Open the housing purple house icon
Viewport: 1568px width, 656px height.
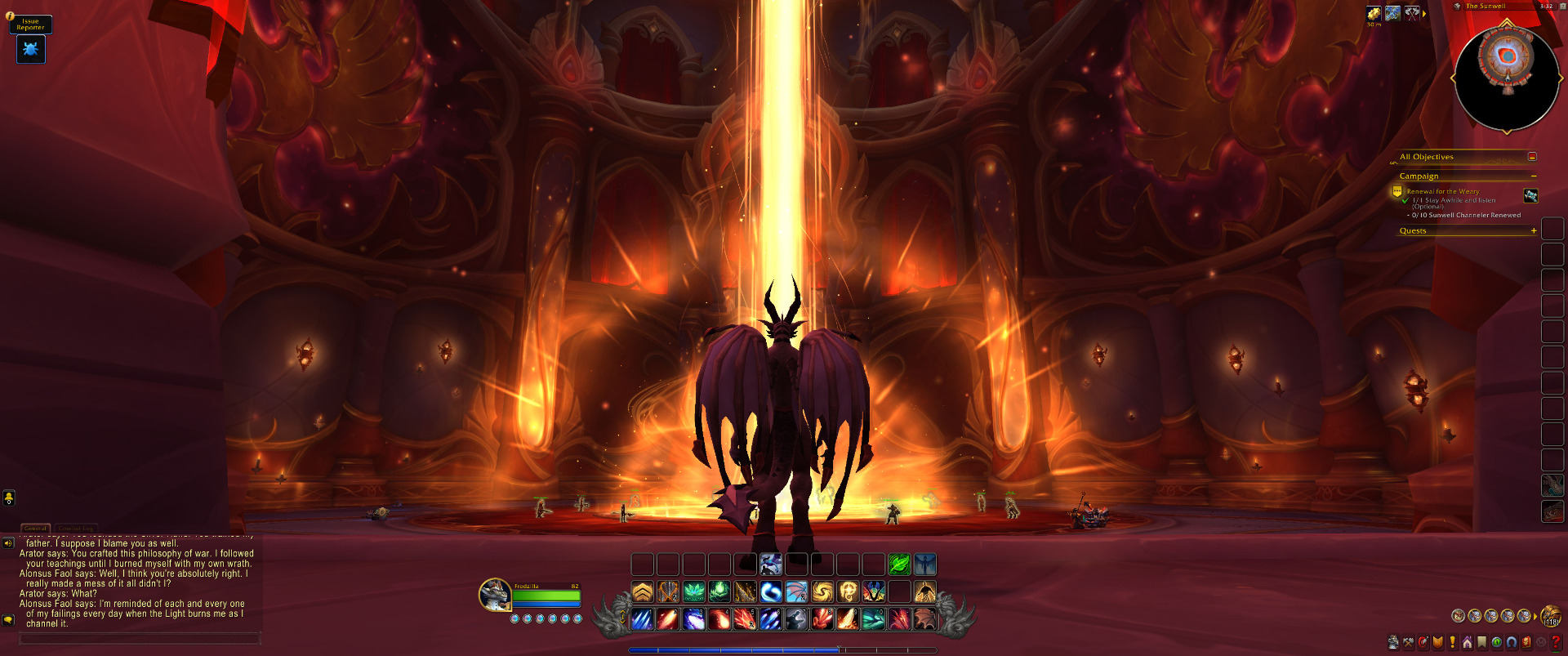coord(1468,643)
